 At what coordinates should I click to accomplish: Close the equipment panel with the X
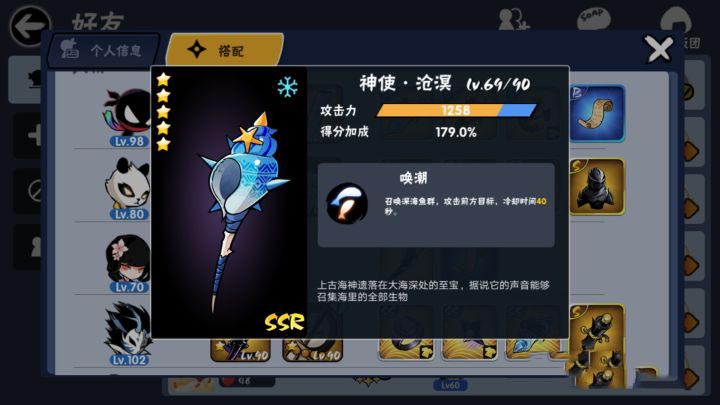pos(658,49)
